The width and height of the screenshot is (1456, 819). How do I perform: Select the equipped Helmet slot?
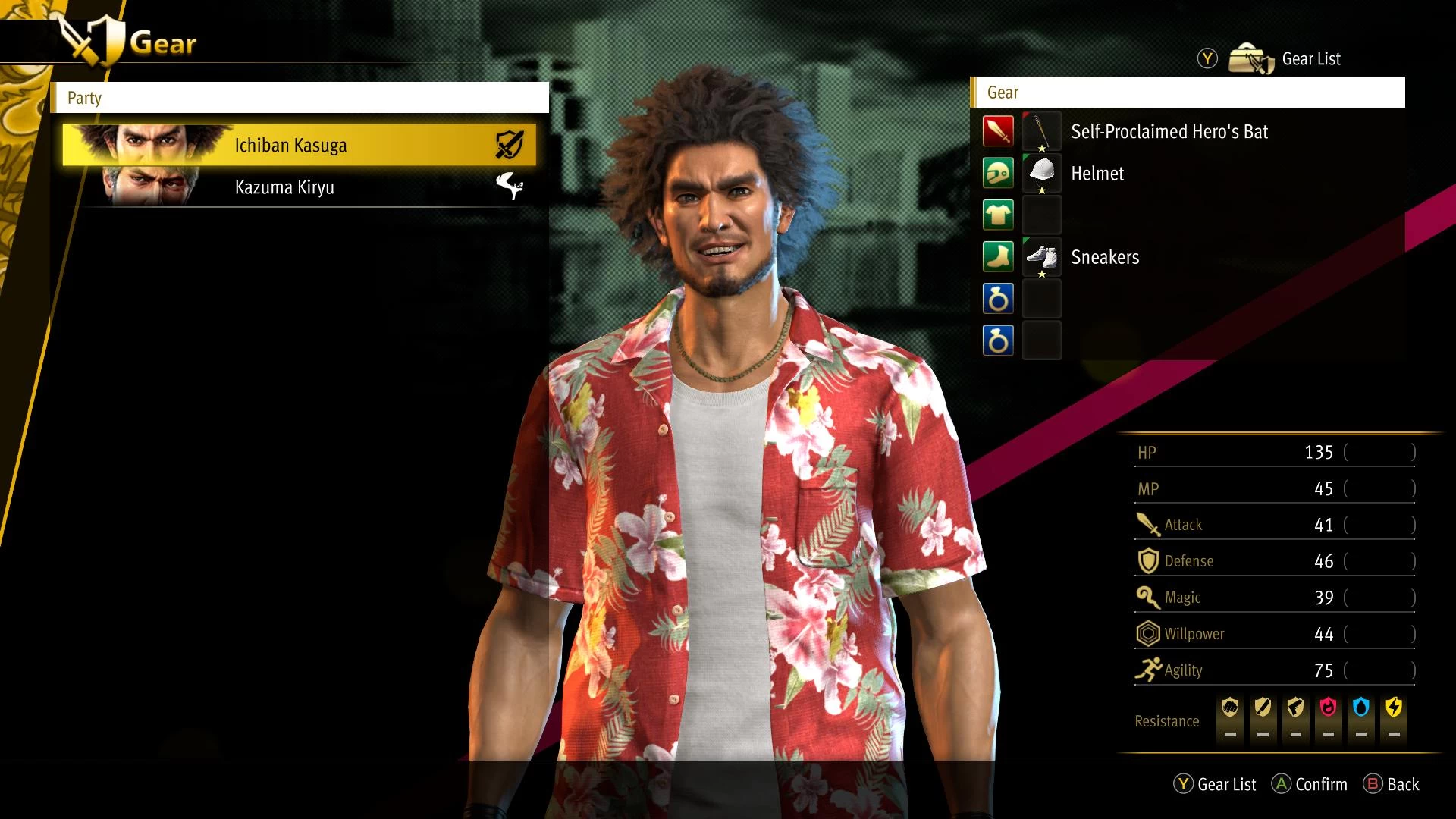[1097, 173]
